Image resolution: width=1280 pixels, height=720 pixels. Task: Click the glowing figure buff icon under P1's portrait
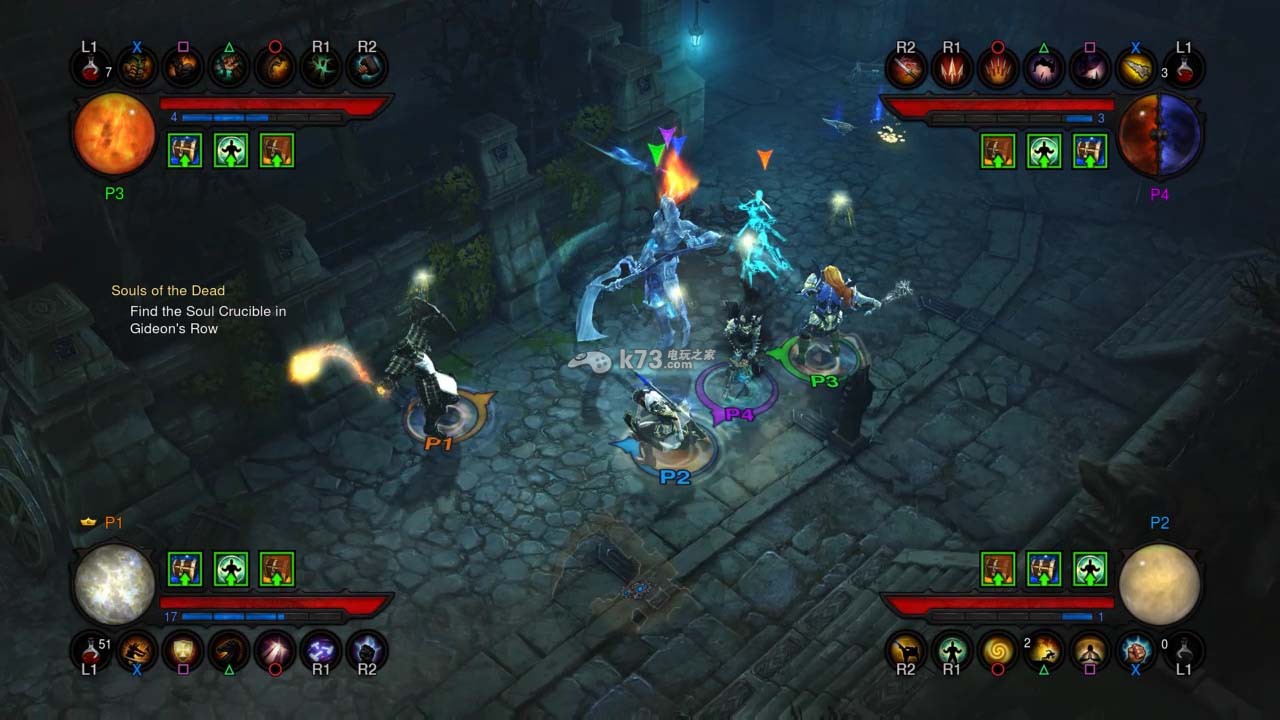click(230, 569)
